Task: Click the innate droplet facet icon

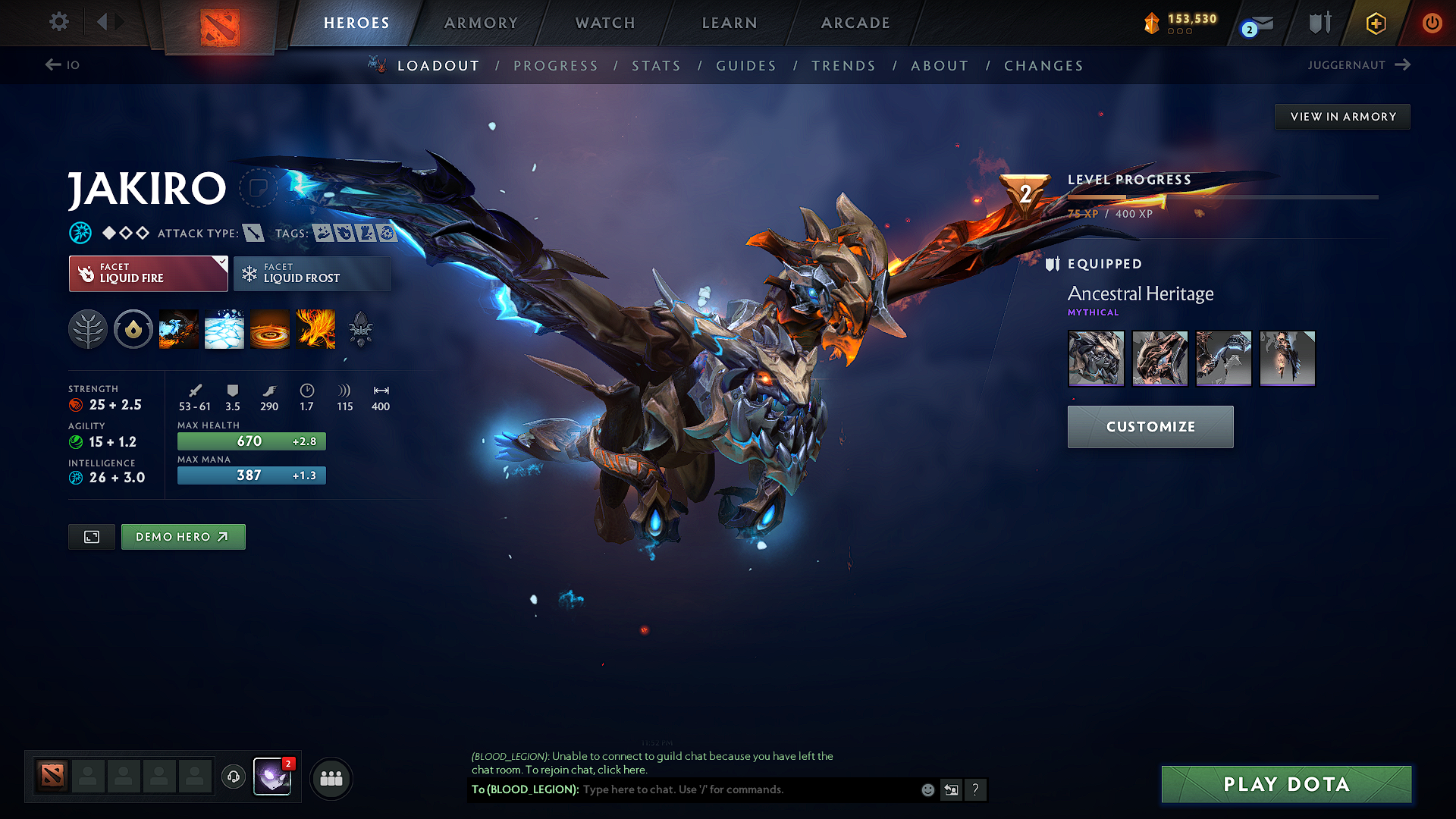Action: coord(133,329)
